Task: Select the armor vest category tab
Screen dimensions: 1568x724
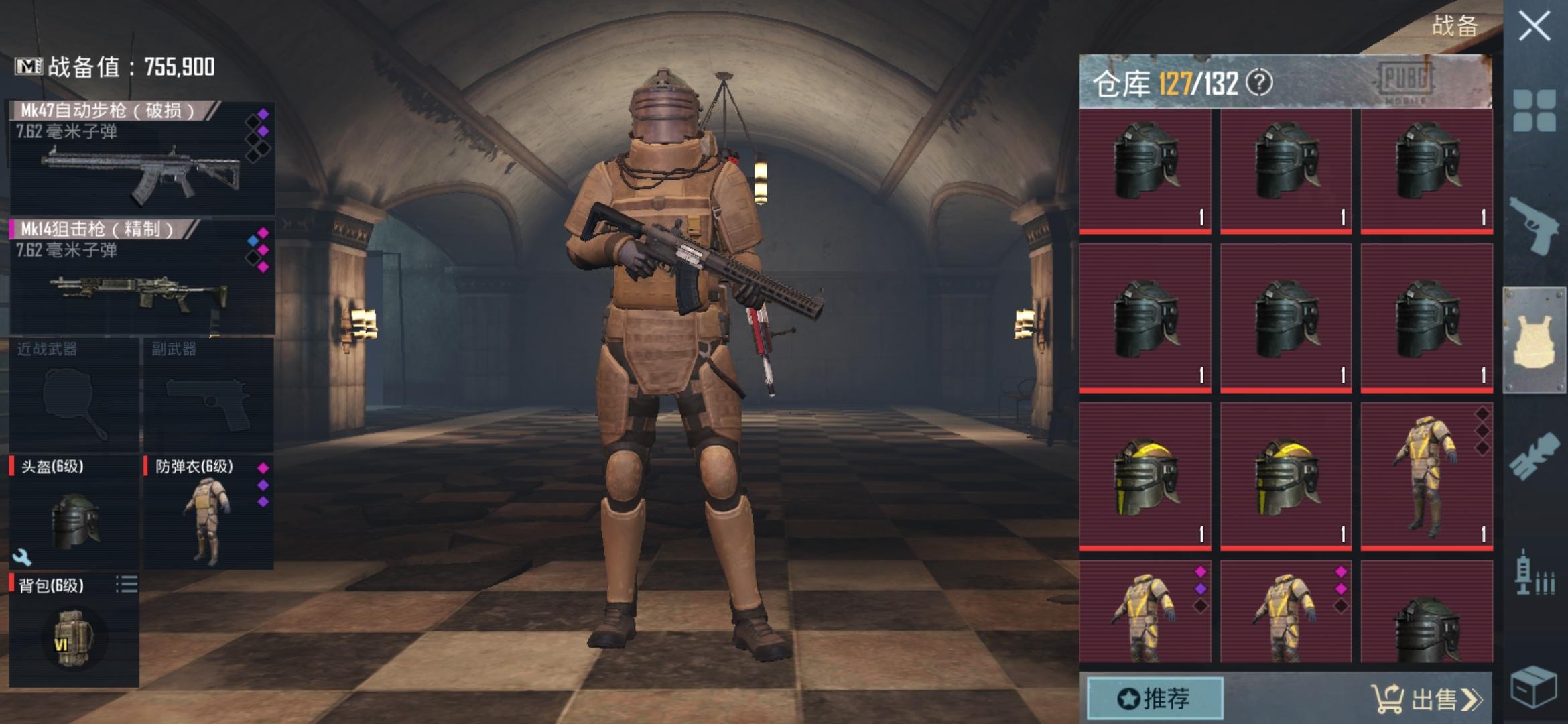Action: point(1534,340)
